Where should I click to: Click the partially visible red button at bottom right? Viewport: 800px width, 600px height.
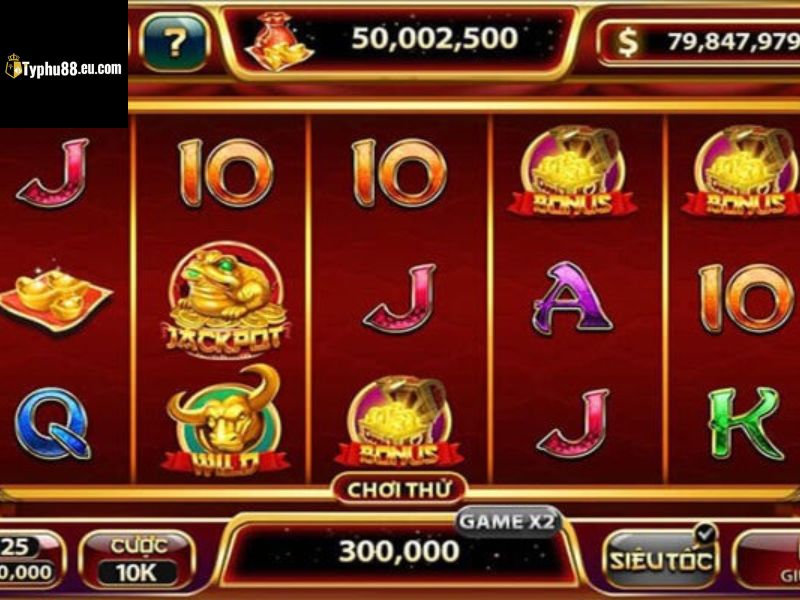click(772, 560)
